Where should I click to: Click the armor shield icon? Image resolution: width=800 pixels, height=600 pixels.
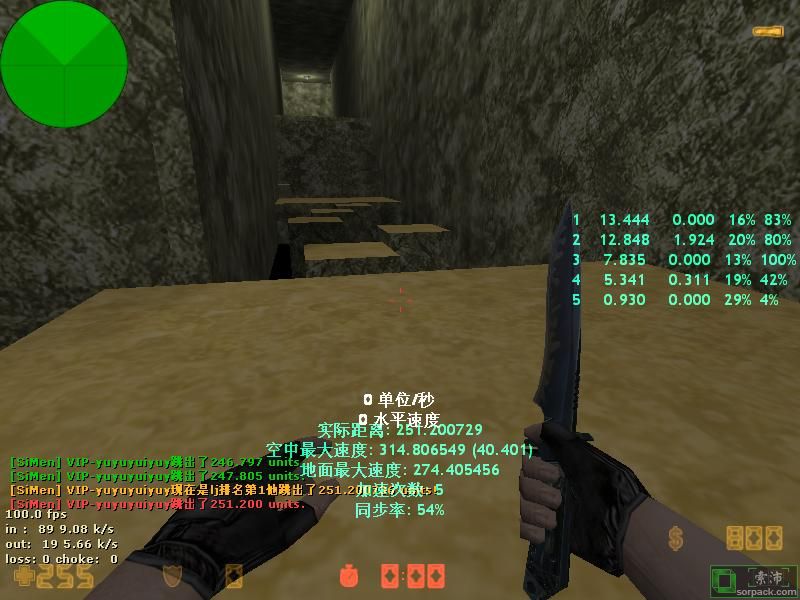[x=174, y=576]
